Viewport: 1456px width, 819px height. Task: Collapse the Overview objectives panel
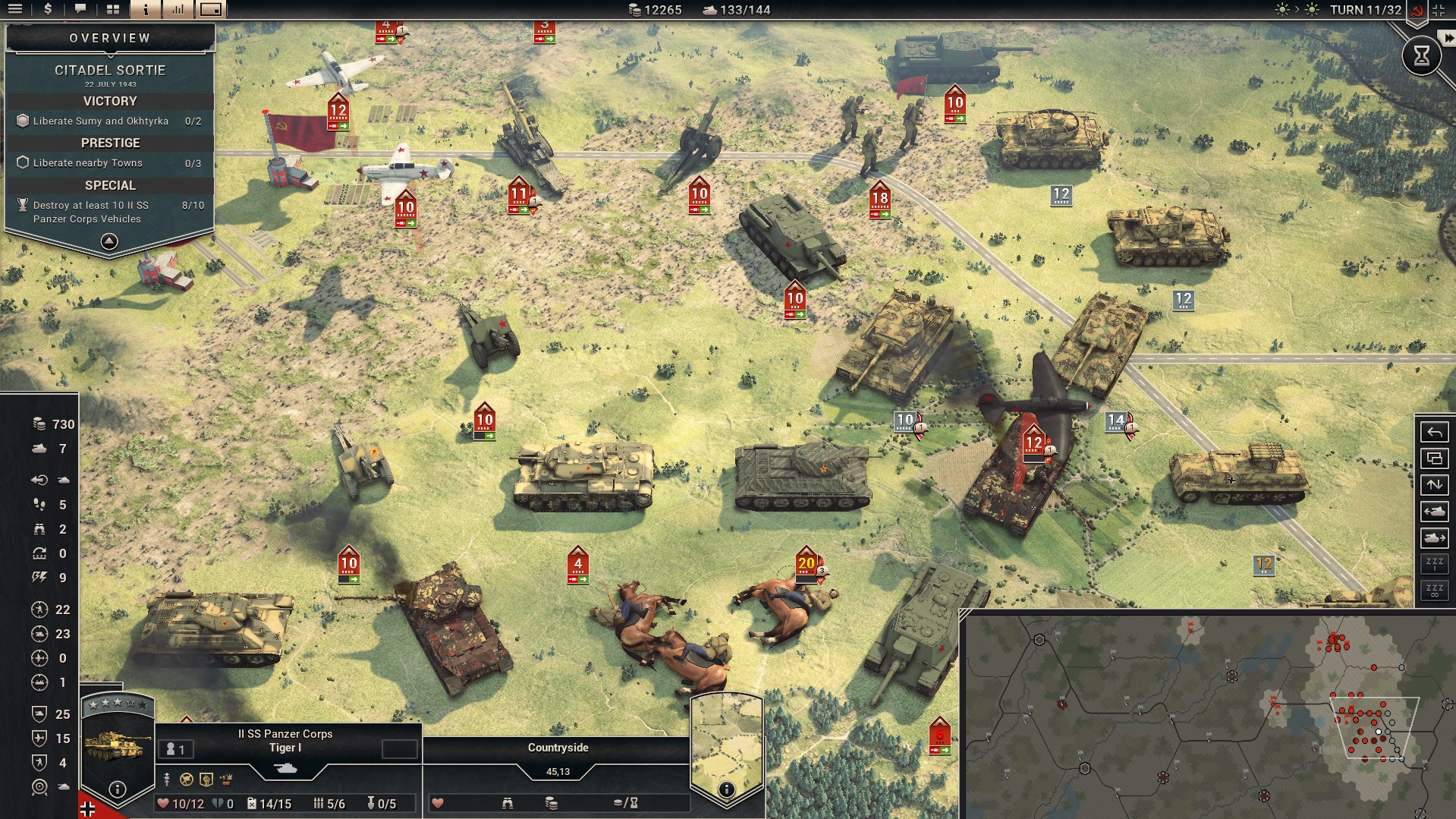pos(109,241)
